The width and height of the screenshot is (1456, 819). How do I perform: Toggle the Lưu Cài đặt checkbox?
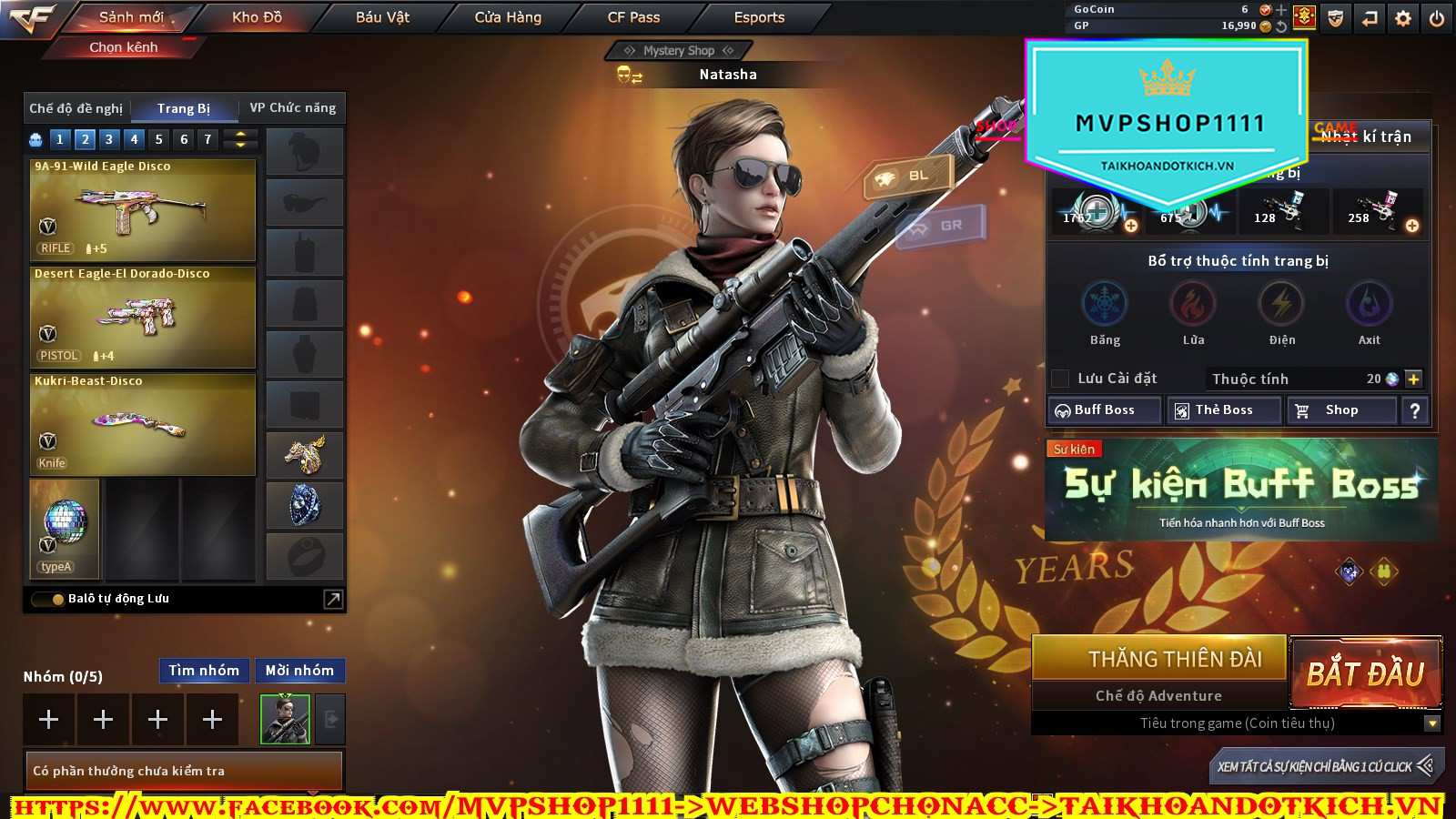1060,379
